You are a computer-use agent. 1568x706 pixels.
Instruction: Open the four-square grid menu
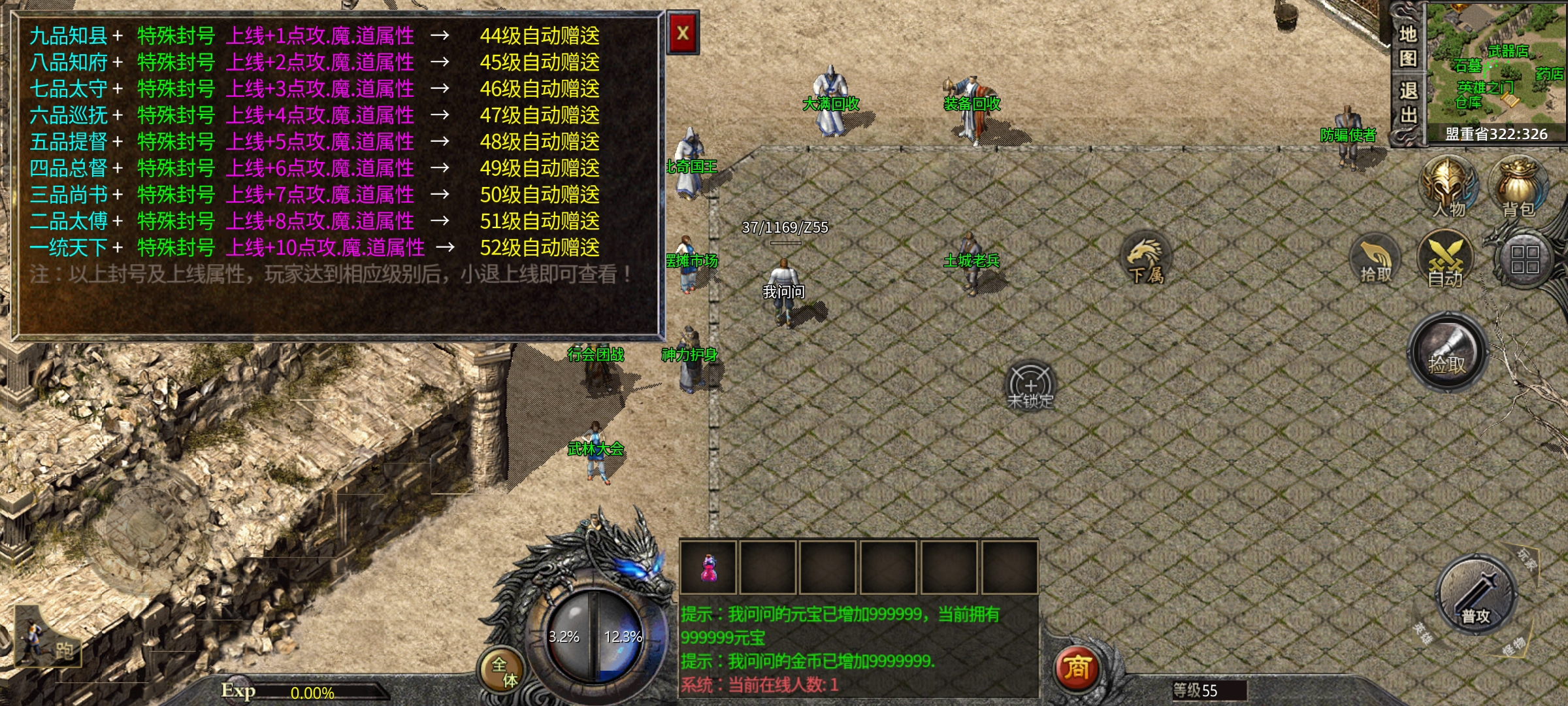pos(1525,260)
